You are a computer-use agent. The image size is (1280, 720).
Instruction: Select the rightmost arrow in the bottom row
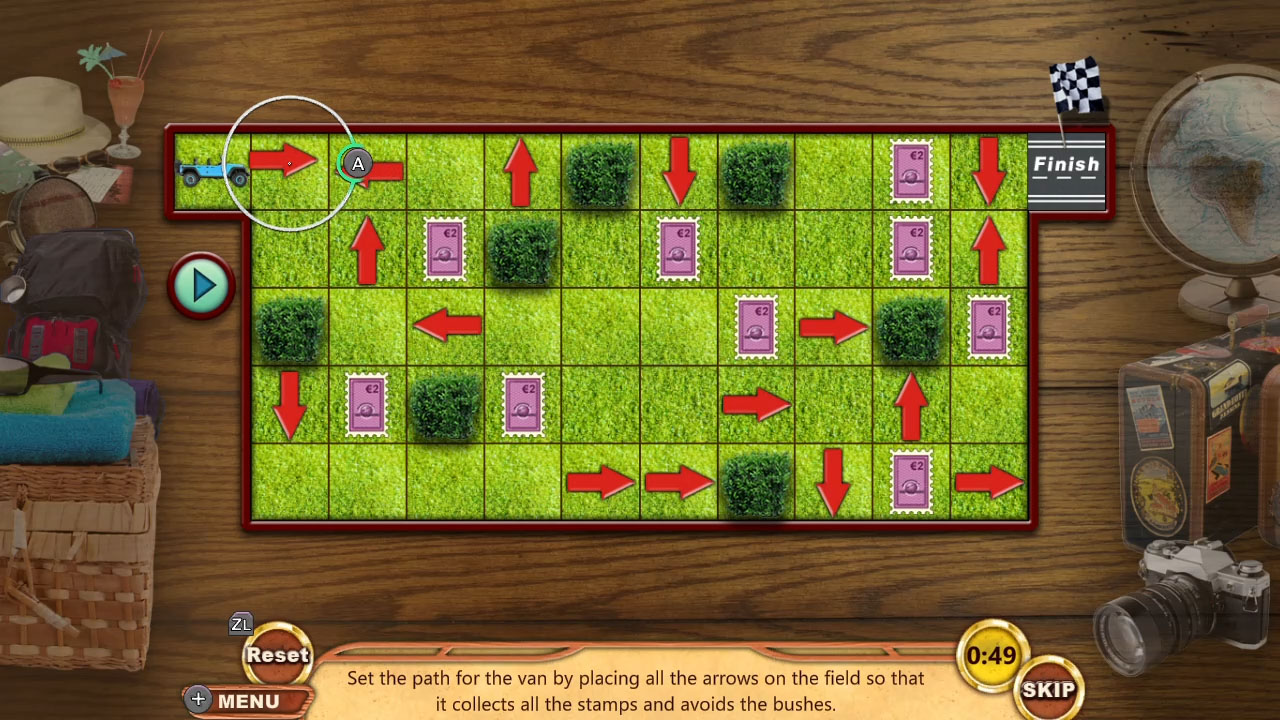[x=989, y=483]
